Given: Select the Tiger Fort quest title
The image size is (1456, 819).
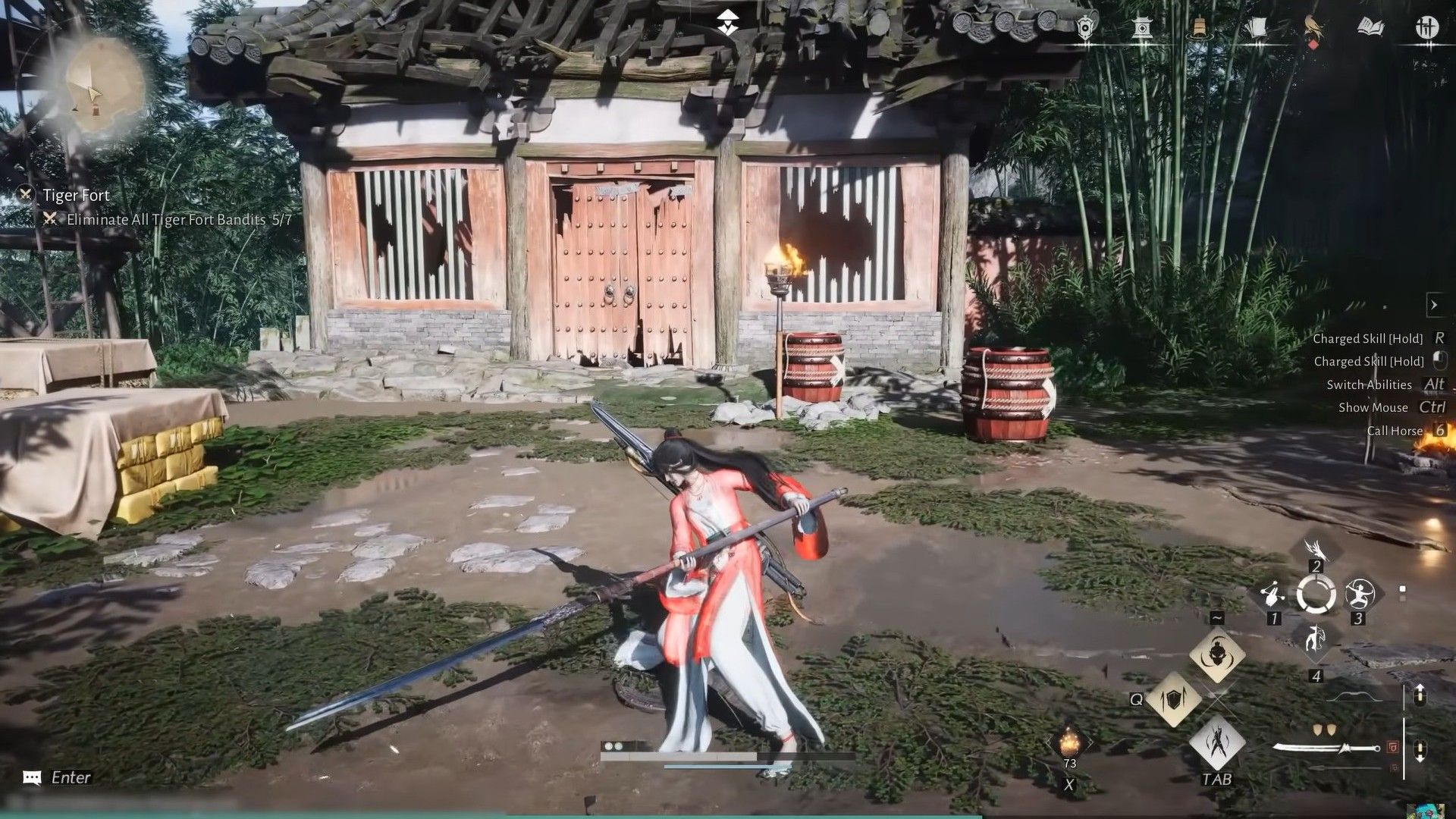Looking at the screenshot, I should click(x=78, y=195).
